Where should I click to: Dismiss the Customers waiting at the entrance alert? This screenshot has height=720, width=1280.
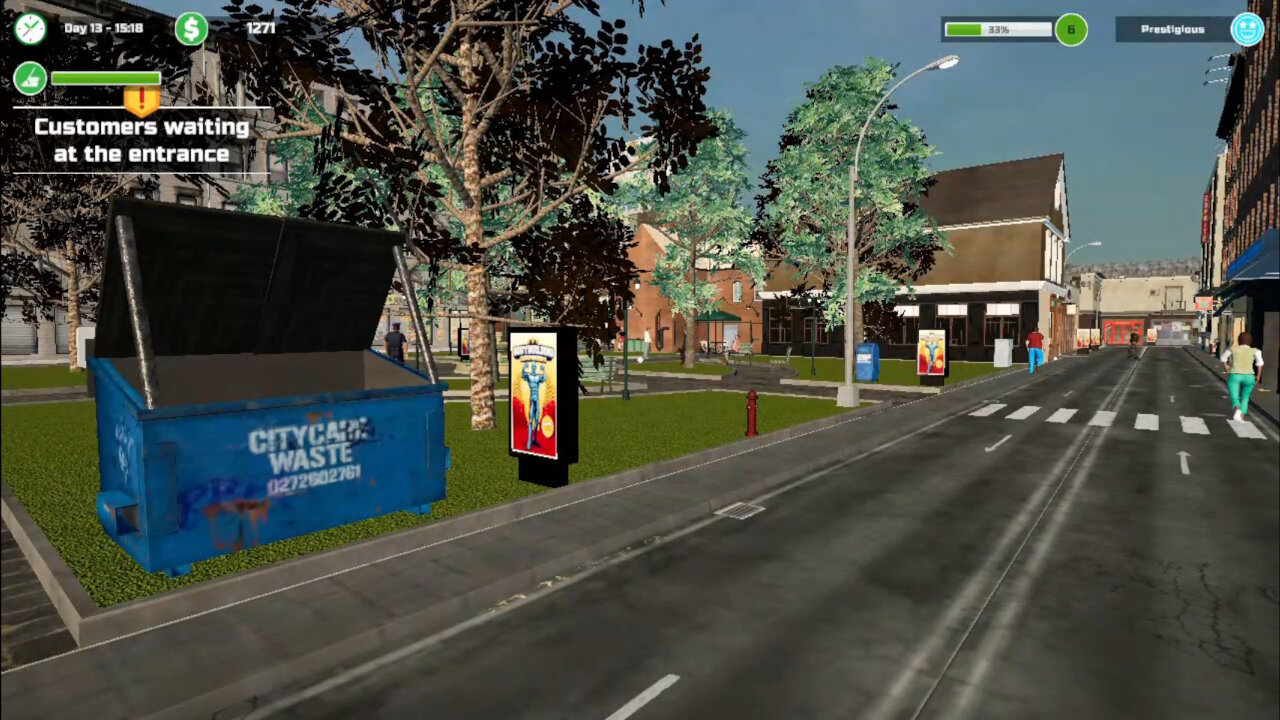[x=140, y=140]
